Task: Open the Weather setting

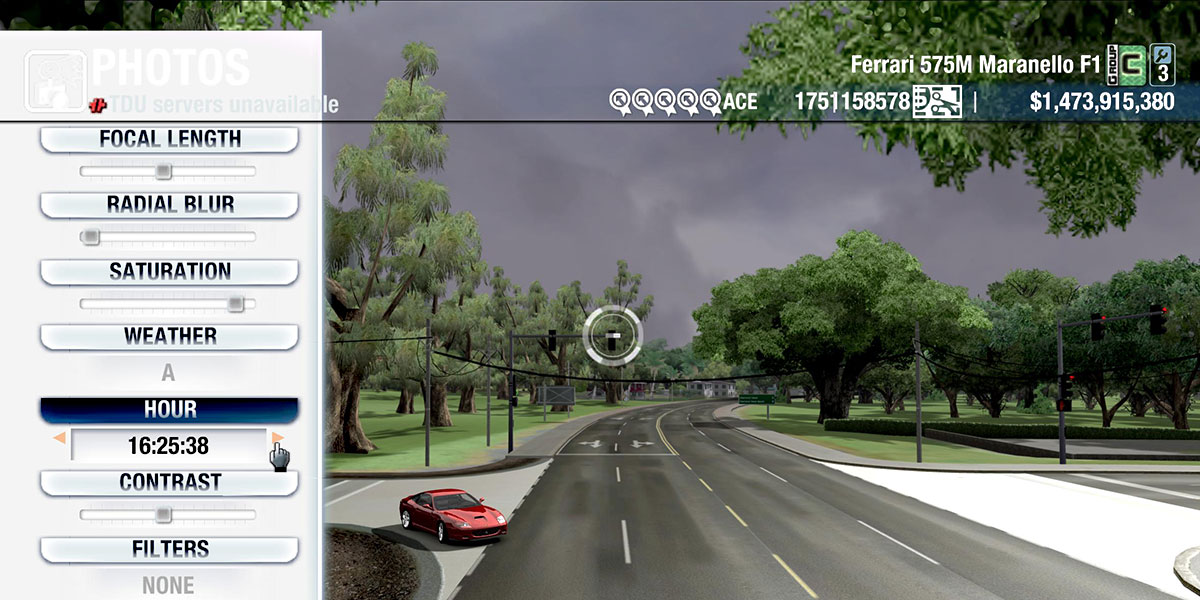Action: 169,336
